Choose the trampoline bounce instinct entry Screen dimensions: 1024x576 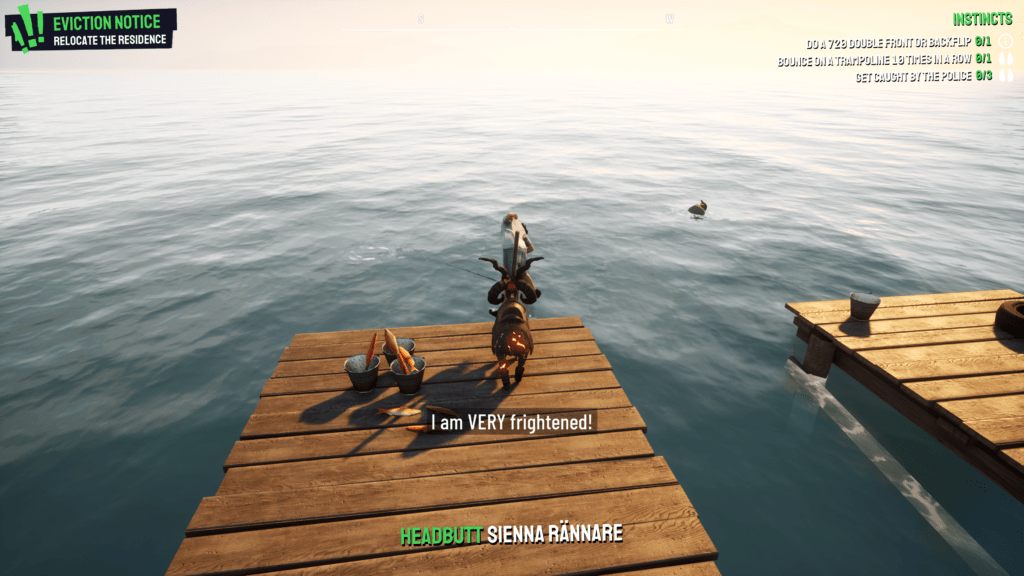point(884,61)
